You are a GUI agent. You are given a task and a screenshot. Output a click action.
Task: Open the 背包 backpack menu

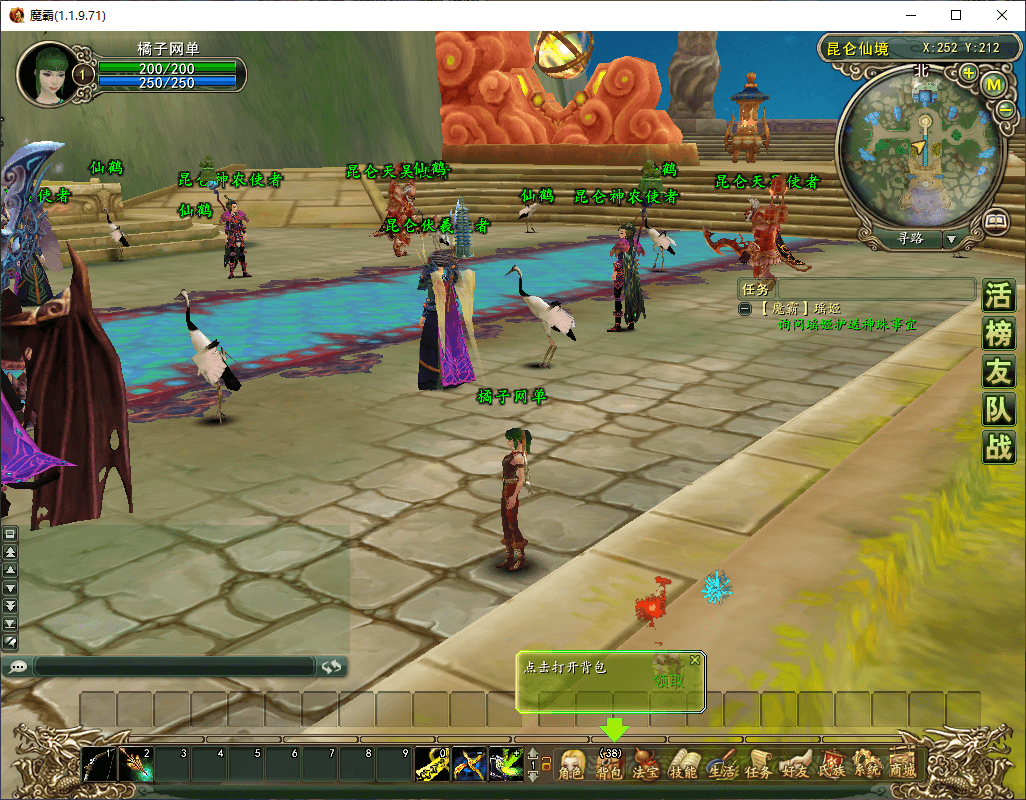click(609, 767)
